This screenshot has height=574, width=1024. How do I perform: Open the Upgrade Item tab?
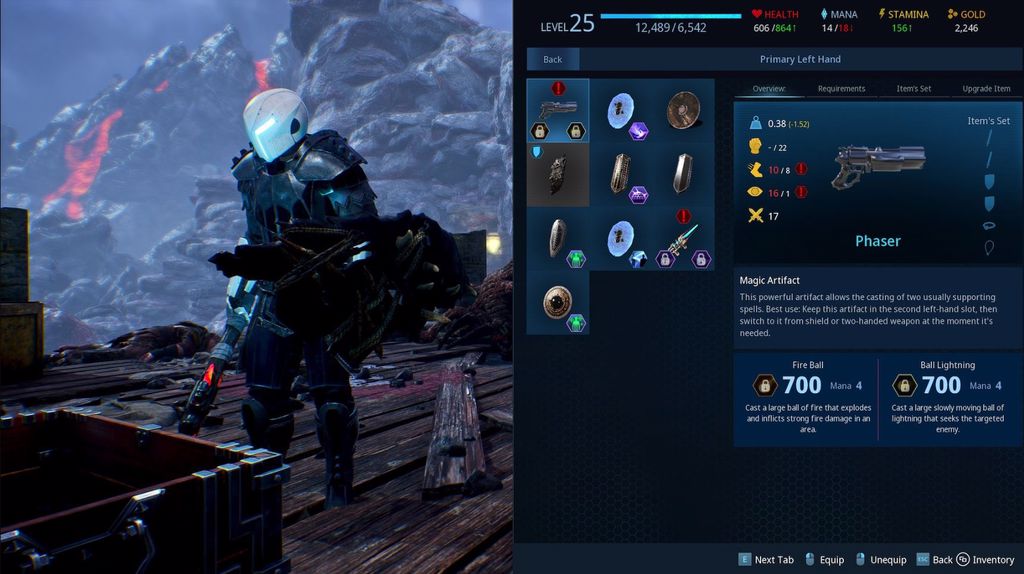point(985,89)
